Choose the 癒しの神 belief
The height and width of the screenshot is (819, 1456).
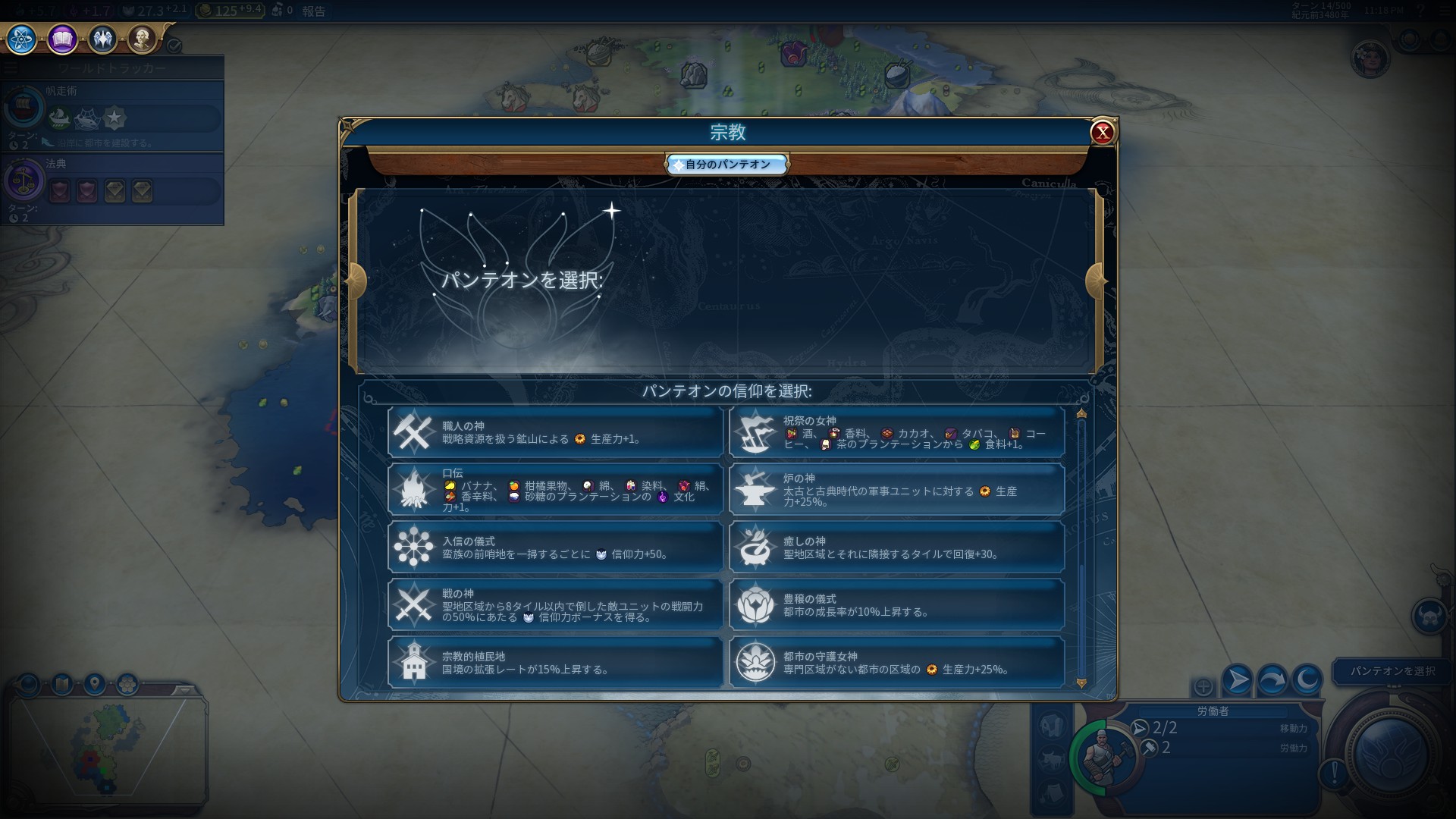click(896, 548)
